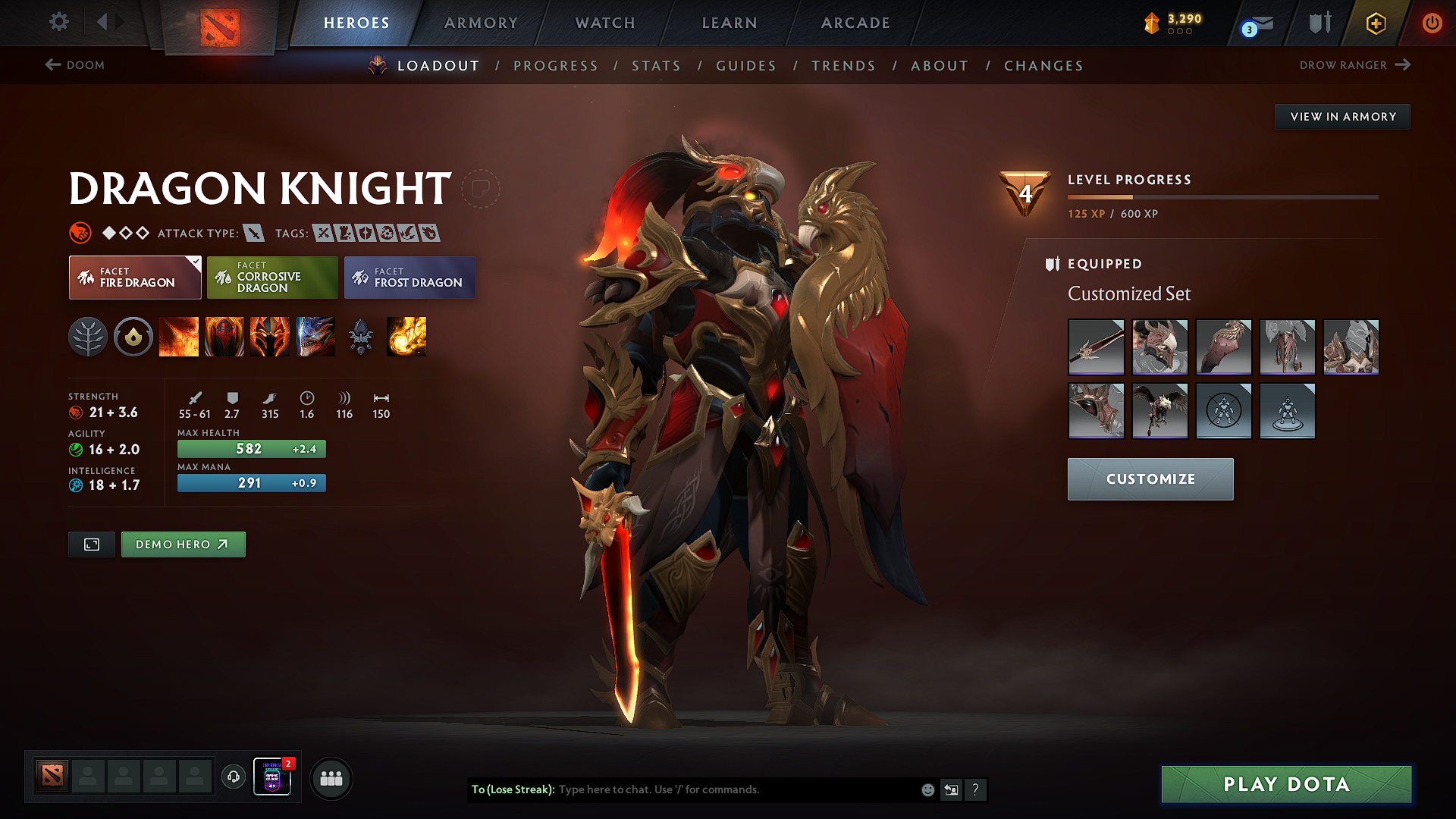
Task: Toggle the Fire Dragon facet
Action: coord(134,277)
